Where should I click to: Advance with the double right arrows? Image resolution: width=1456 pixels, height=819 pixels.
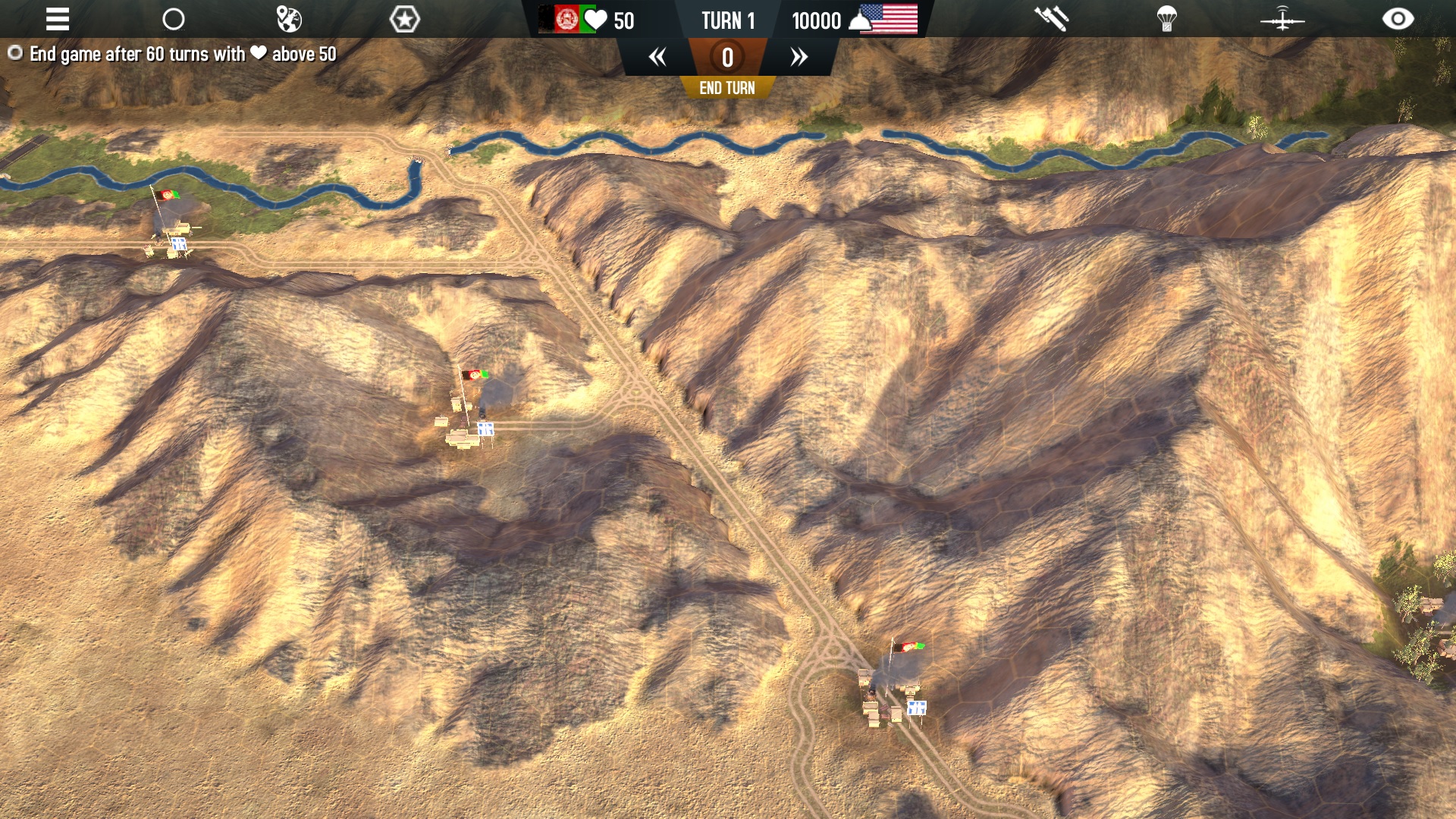[x=799, y=57]
